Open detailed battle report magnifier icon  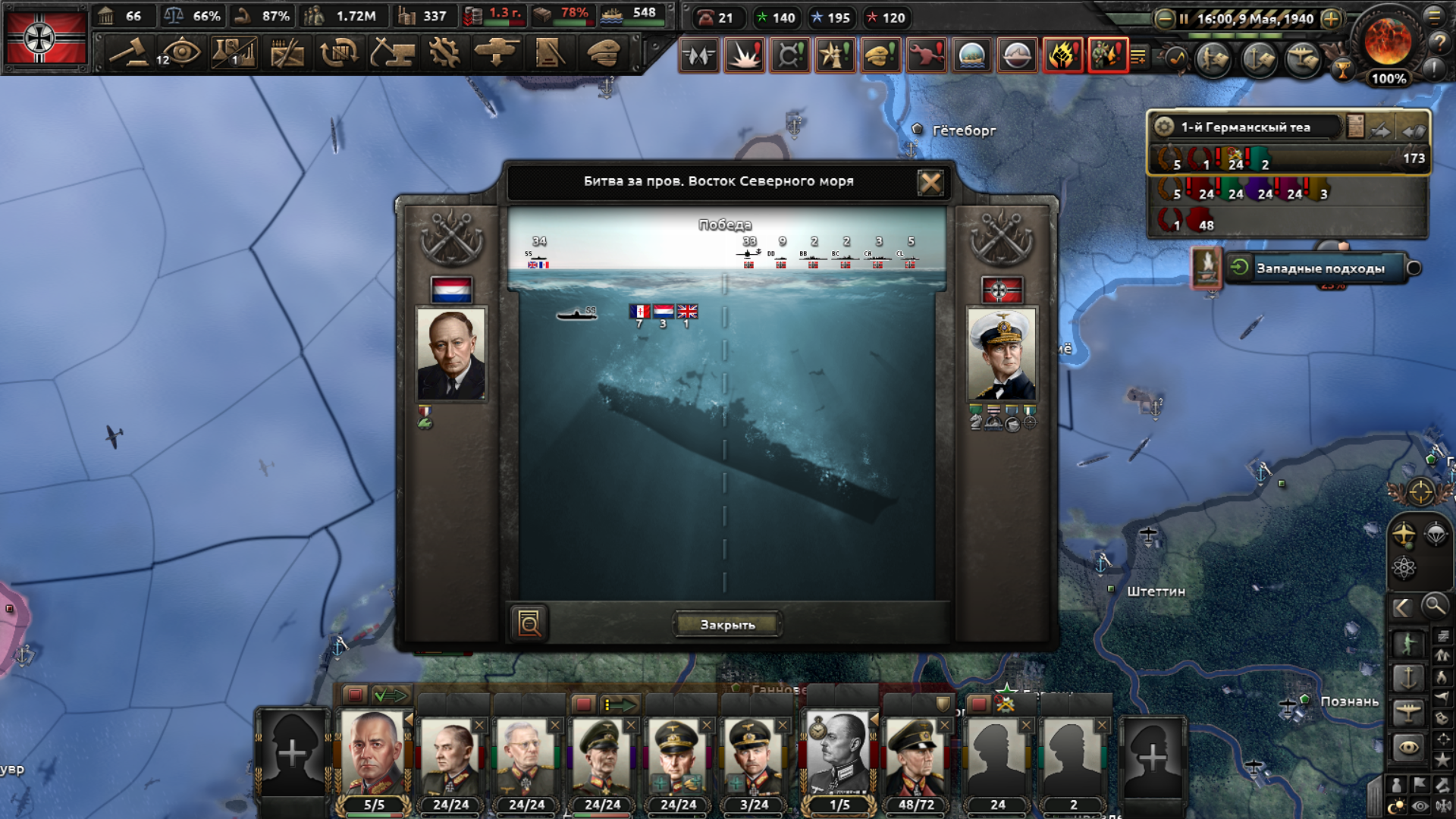(x=529, y=623)
